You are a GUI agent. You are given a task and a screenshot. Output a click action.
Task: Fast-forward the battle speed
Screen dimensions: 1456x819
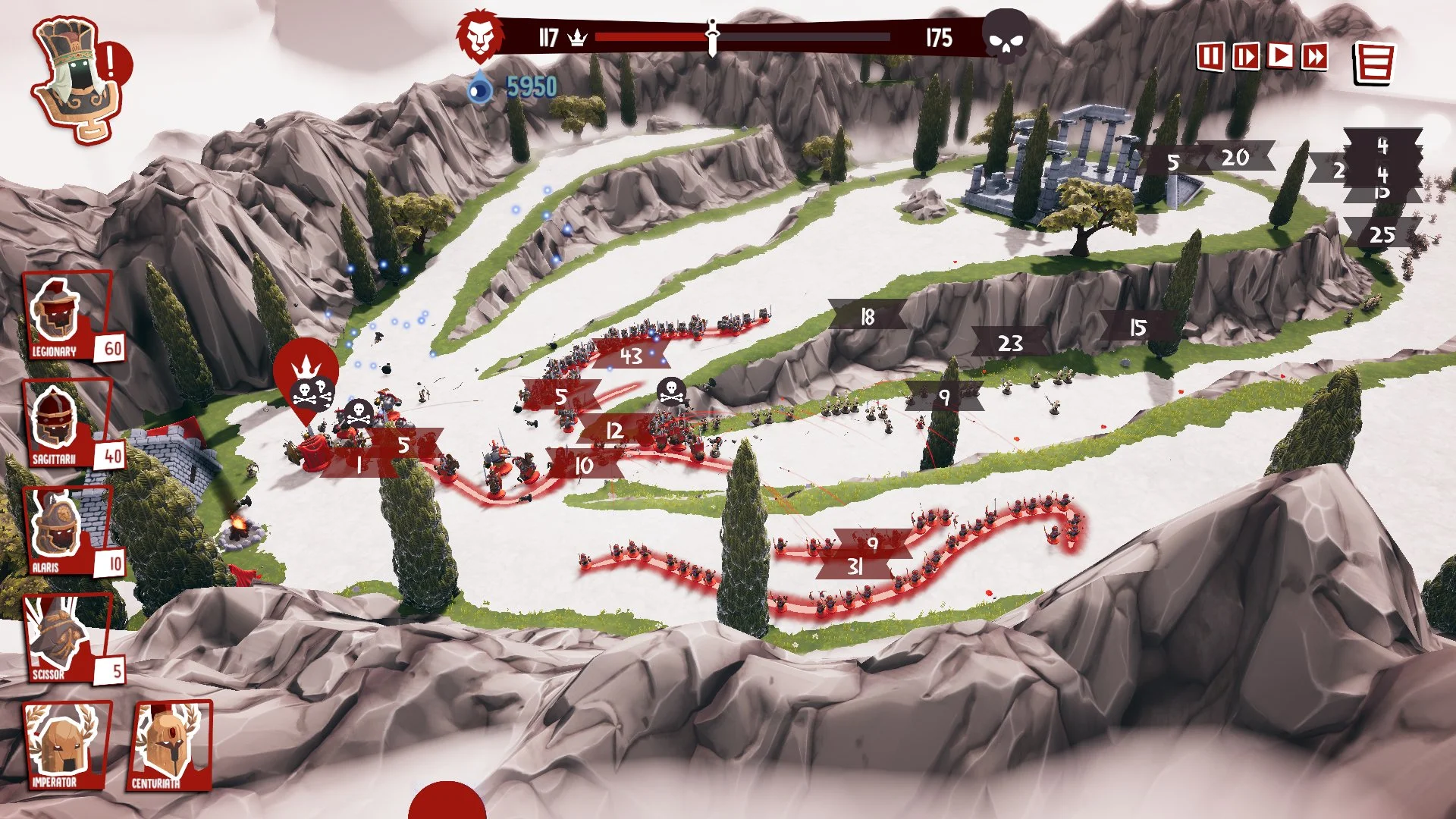tap(1315, 56)
